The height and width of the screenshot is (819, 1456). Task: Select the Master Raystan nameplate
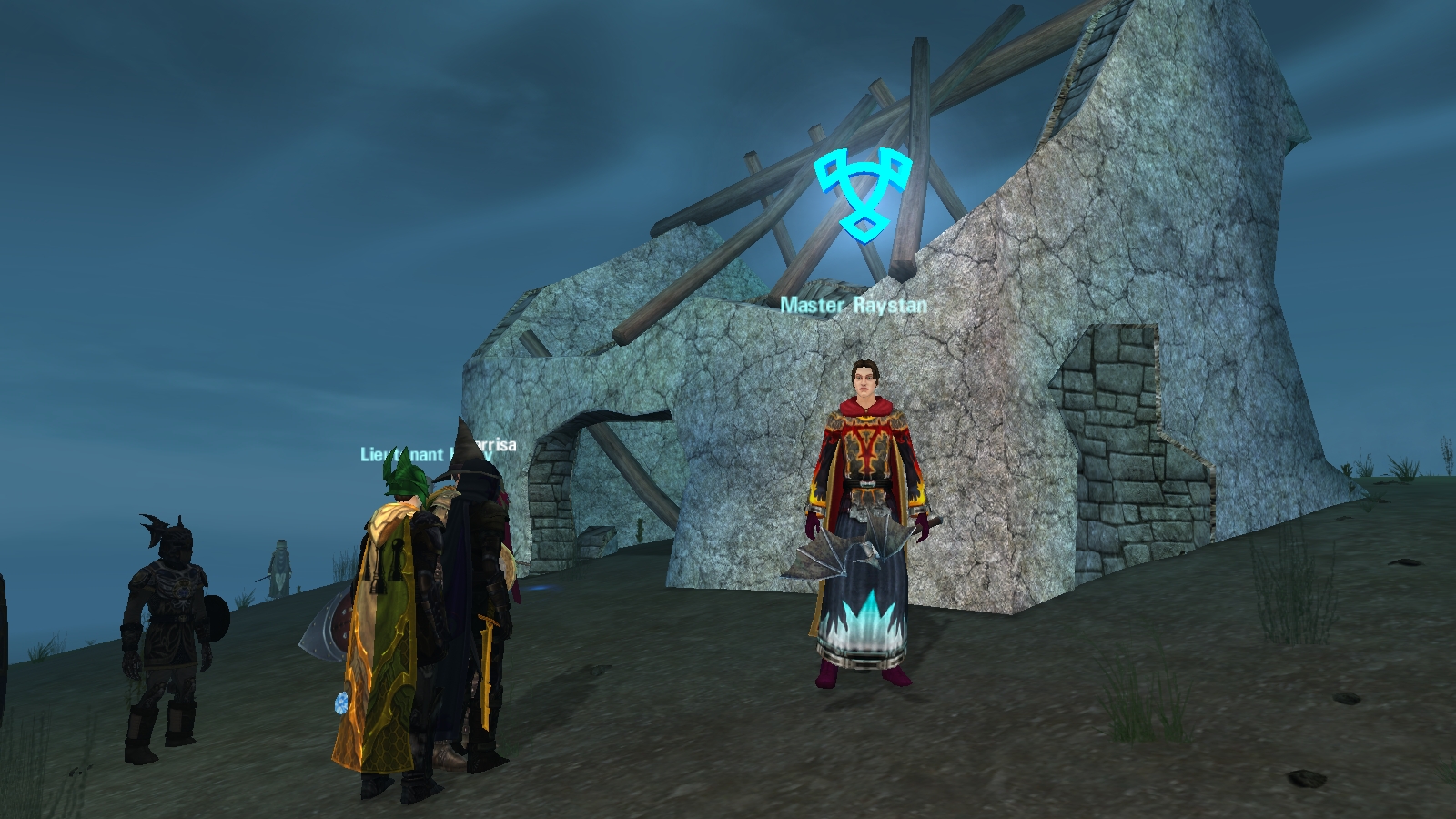pos(854,306)
